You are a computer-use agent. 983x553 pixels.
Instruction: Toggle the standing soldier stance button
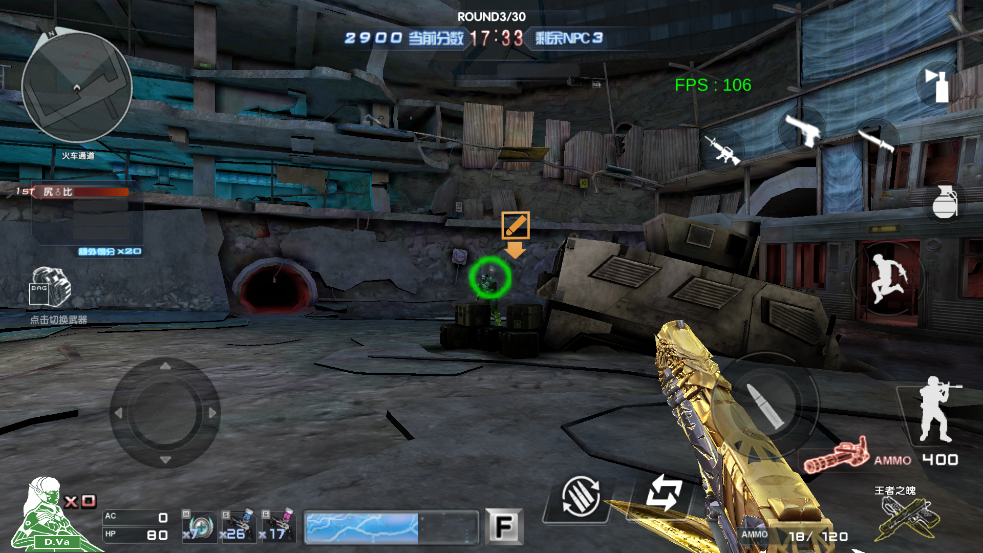point(937,410)
